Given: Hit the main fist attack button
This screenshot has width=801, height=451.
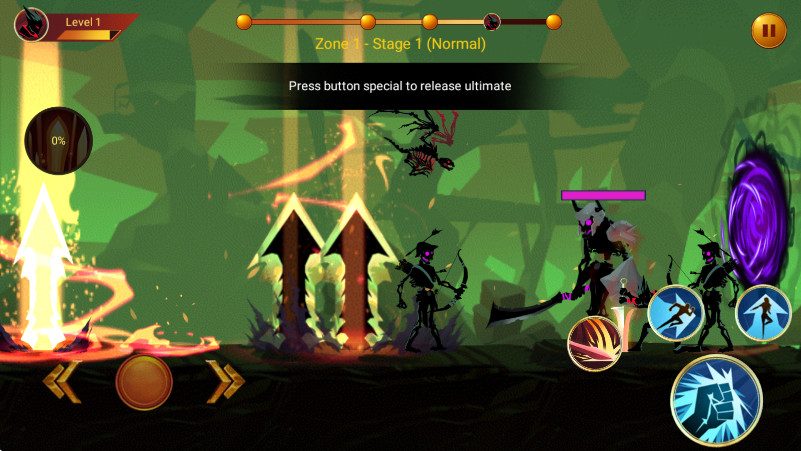Looking at the screenshot, I should coord(716,399).
